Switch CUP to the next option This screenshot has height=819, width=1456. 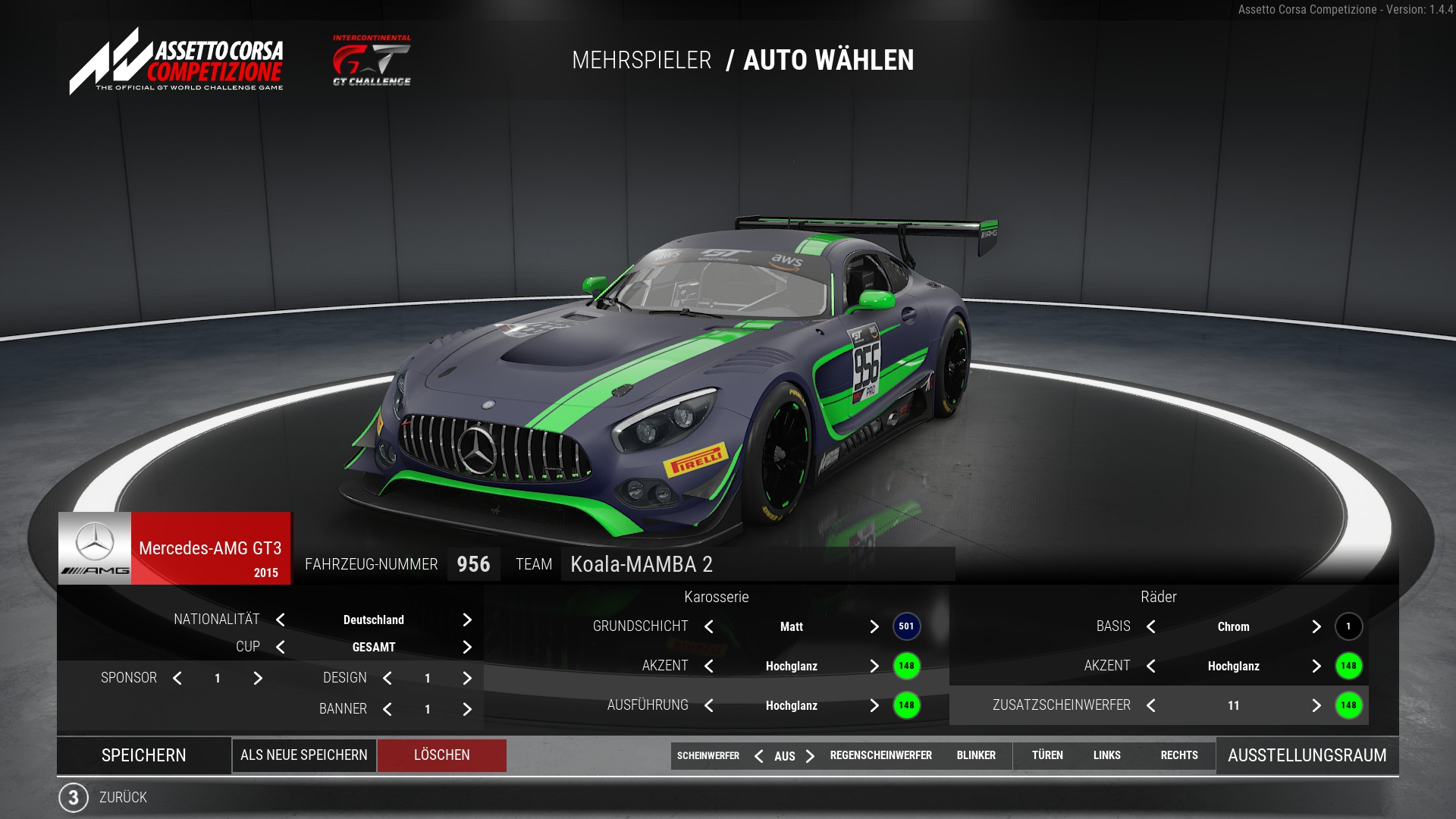(467, 648)
